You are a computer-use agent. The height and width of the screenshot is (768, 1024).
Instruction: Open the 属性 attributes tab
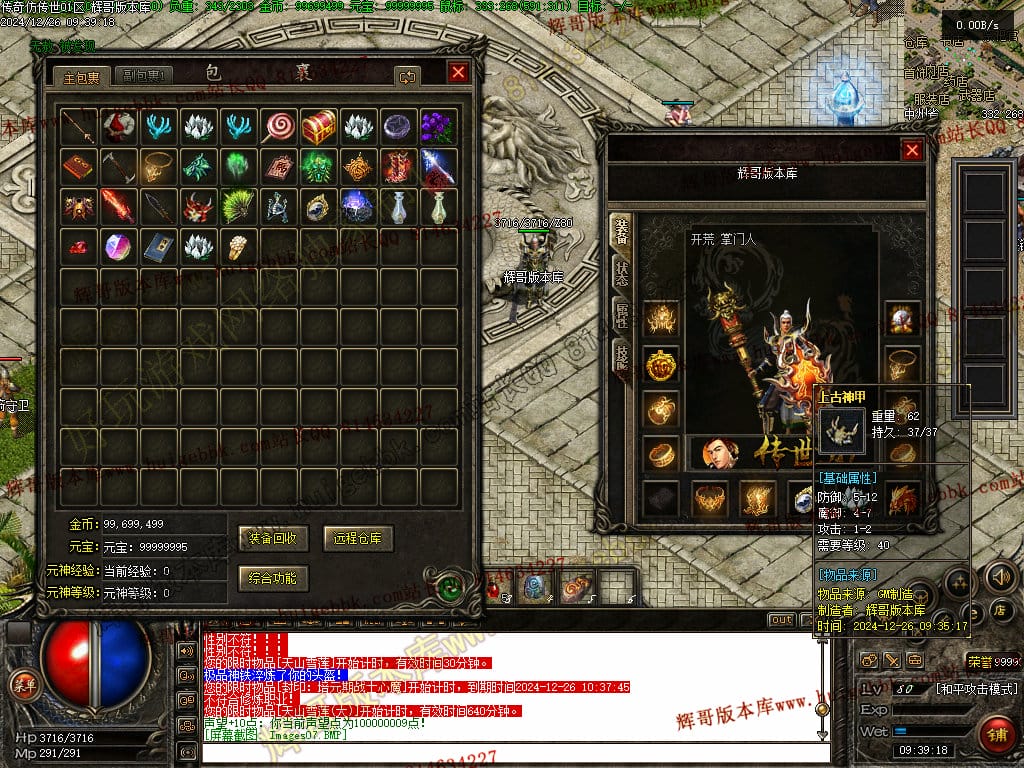621,317
